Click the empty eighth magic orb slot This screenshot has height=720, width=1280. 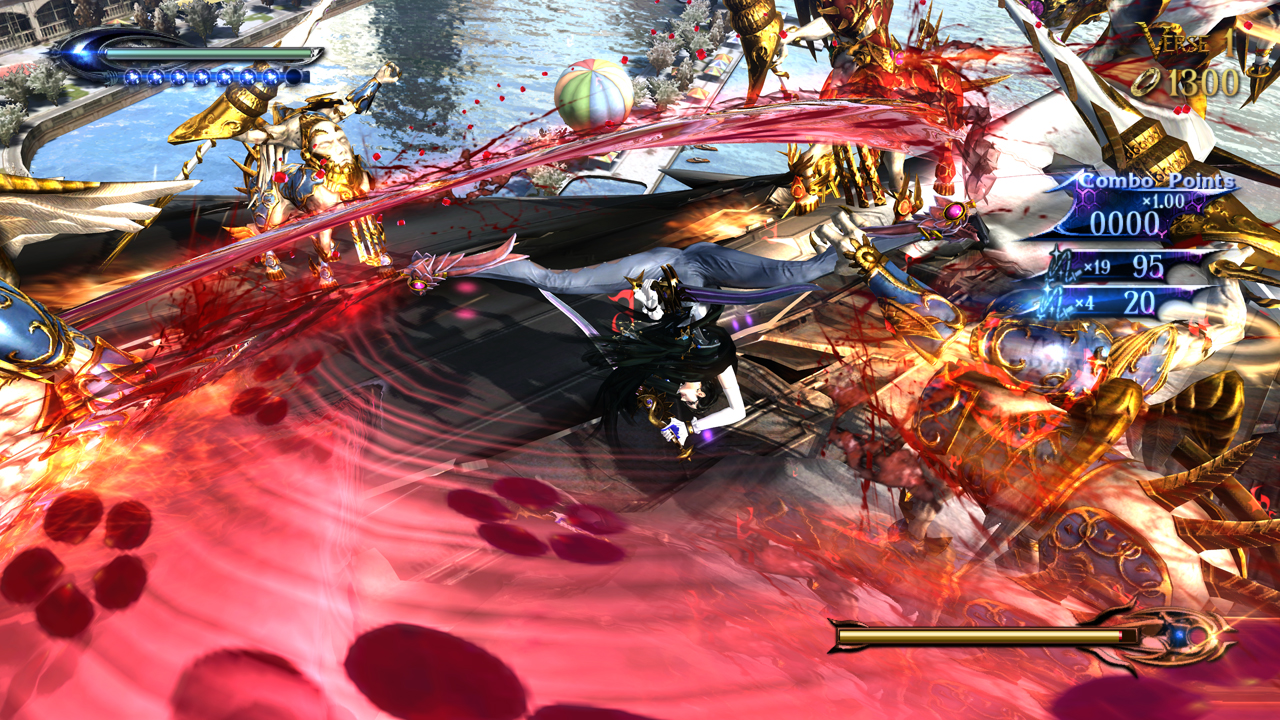295,76
